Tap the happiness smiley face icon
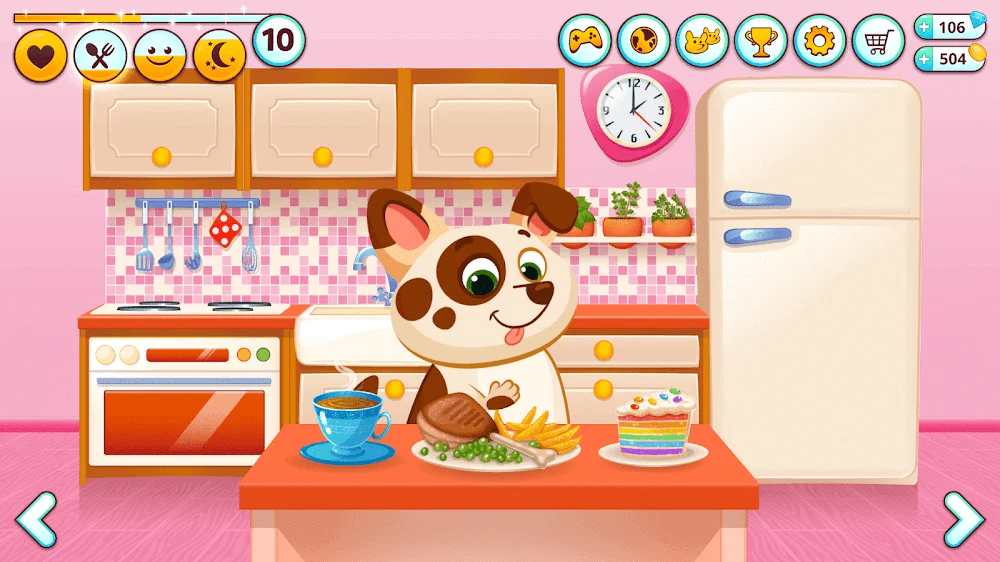 coord(160,56)
